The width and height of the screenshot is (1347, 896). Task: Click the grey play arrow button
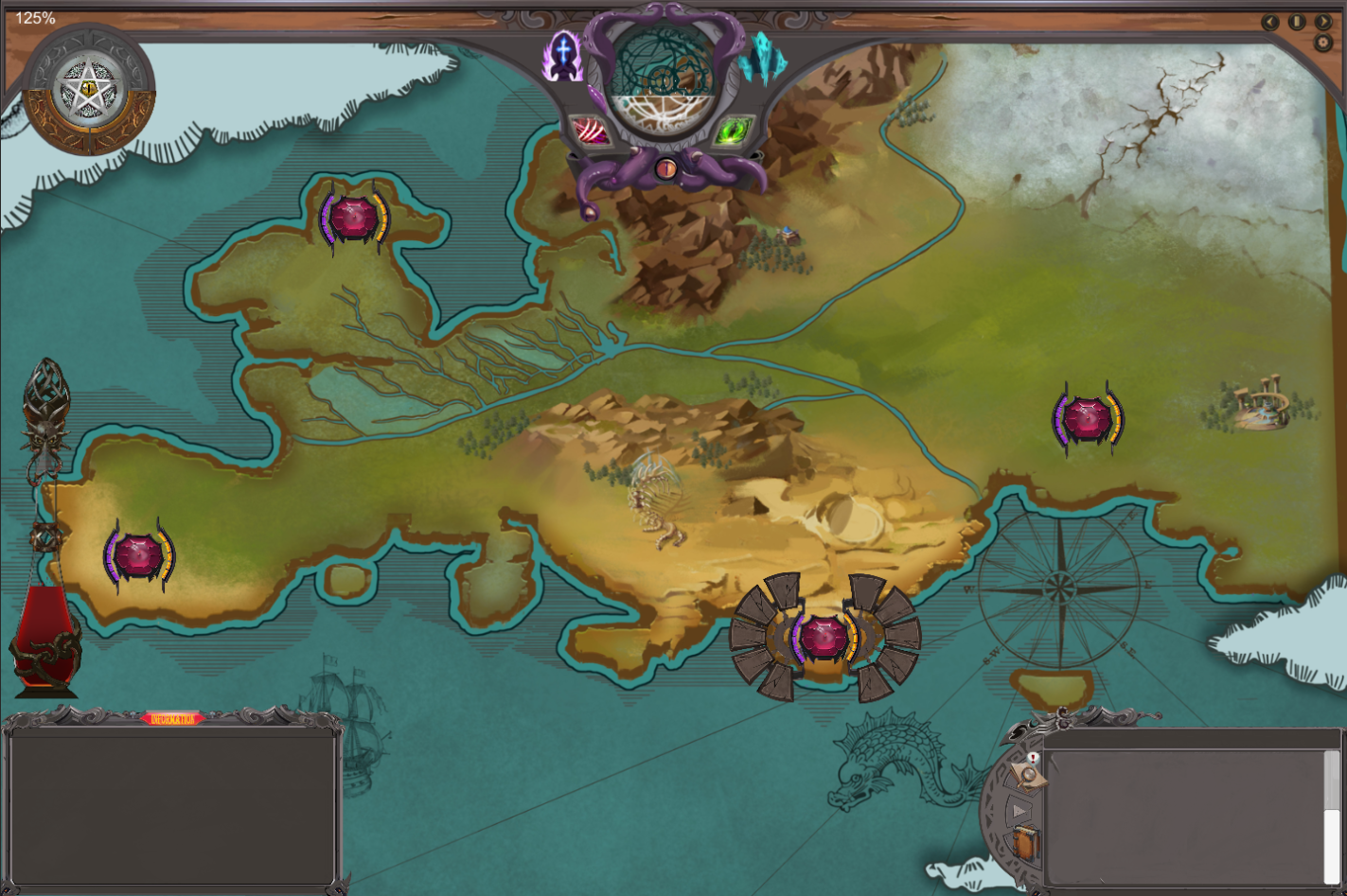coord(1019,811)
